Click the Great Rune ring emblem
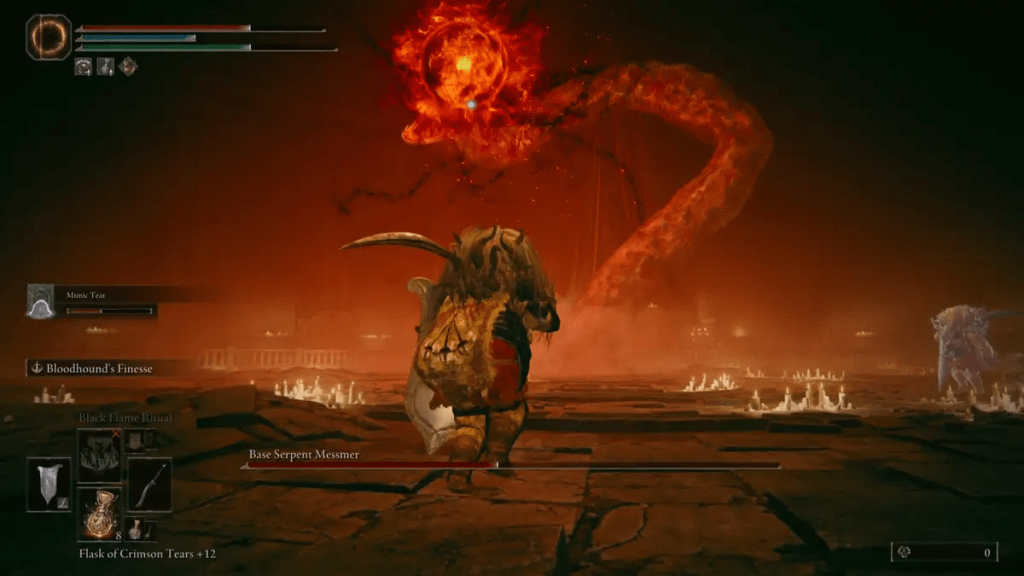Image resolution: width=1024 pixels, height=576 pixels. [48, 37]
